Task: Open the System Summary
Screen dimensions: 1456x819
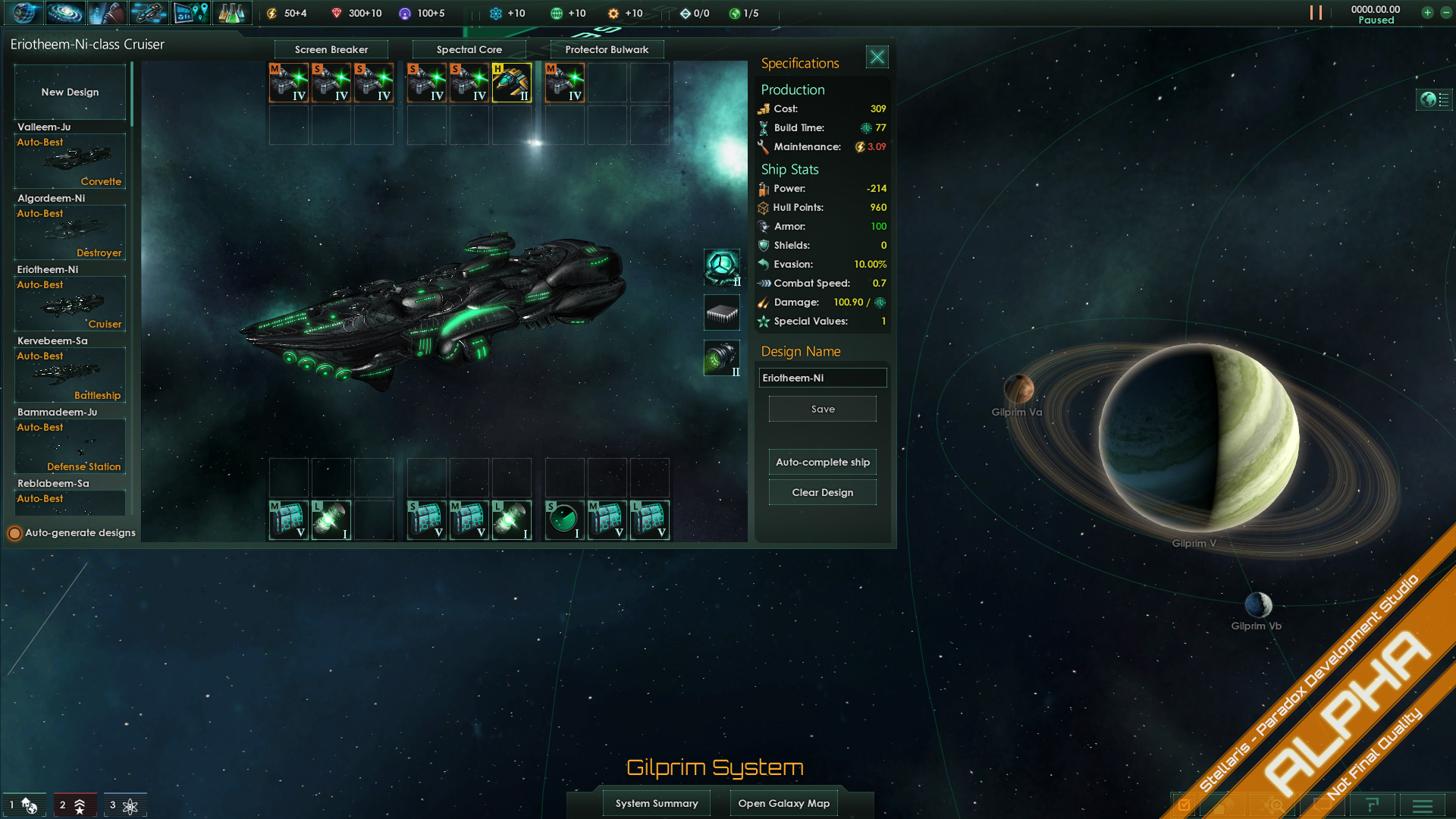Action: point(657,803)
